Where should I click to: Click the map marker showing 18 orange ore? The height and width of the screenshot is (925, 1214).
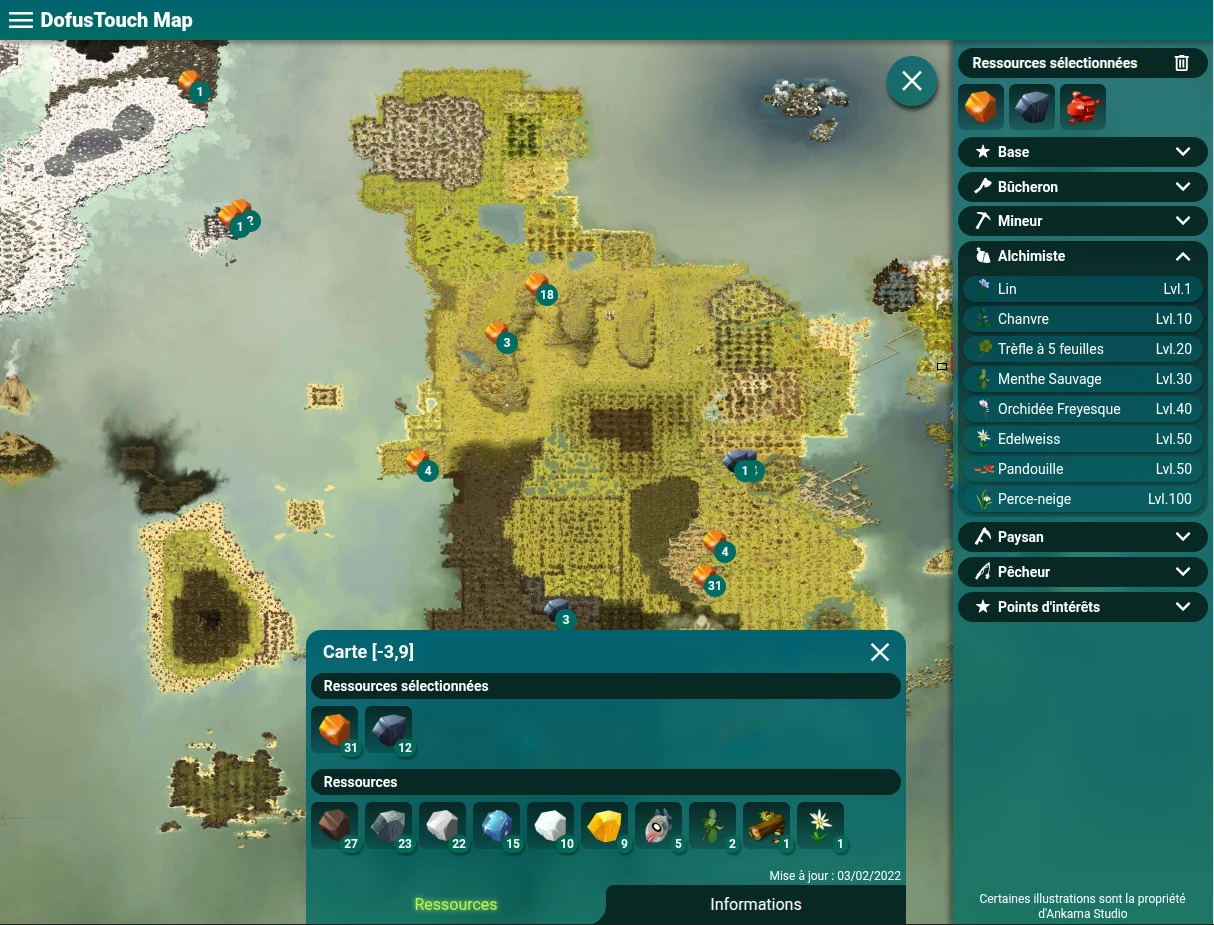pyautogui.click(x=538, y=286)
